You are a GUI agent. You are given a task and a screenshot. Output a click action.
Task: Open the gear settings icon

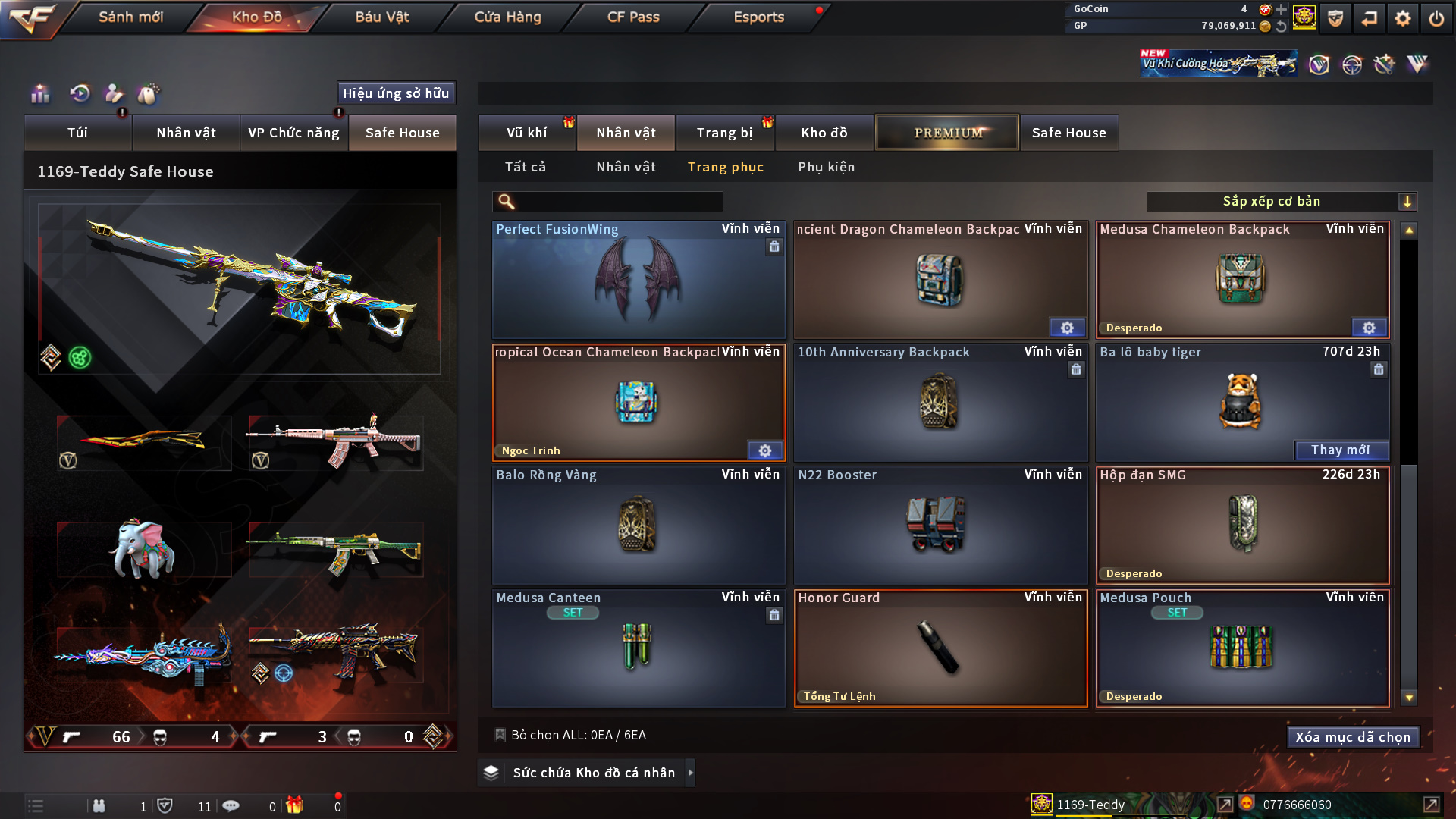(1403, 18)
